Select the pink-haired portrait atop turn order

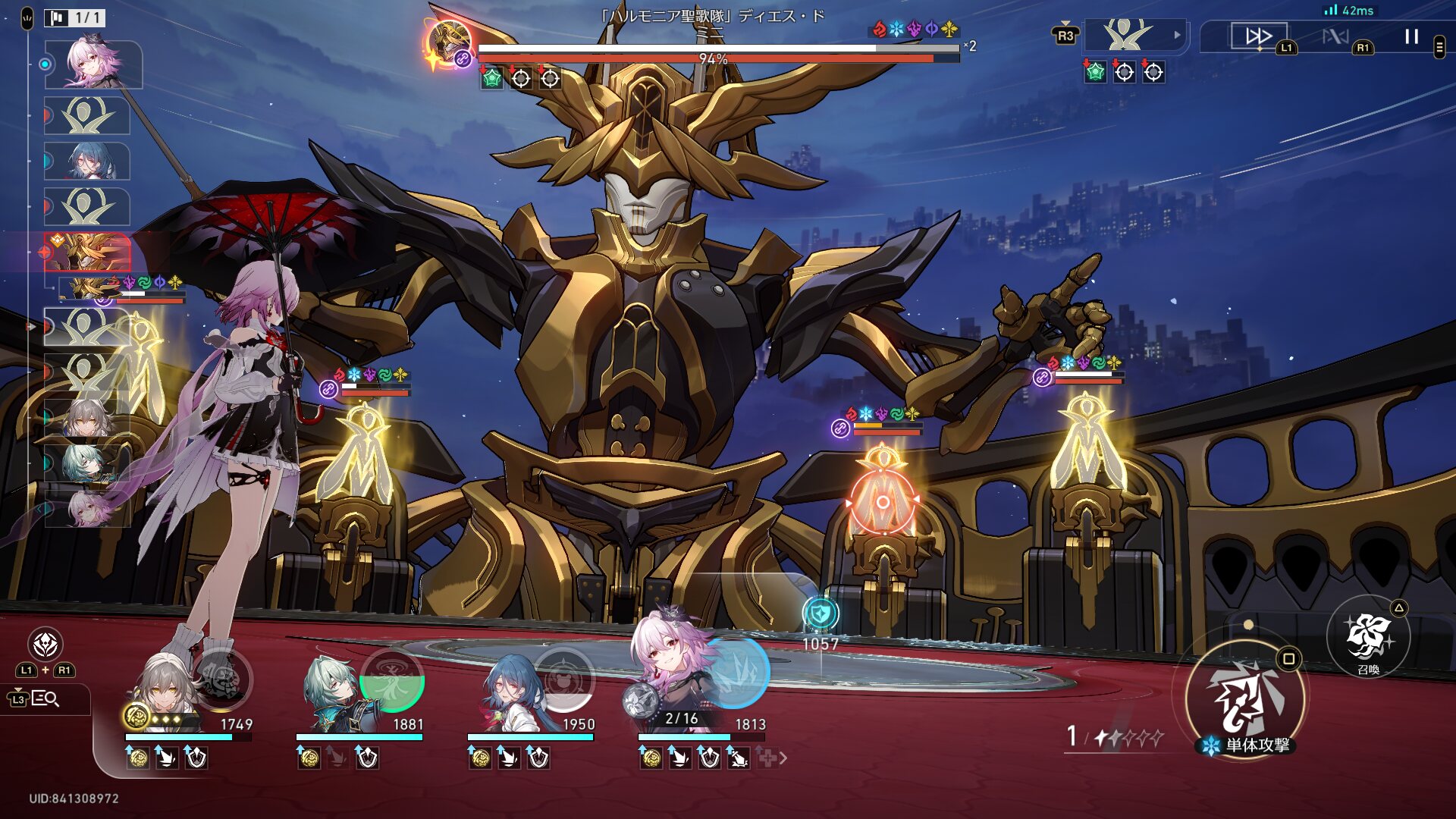coord(93,64)
